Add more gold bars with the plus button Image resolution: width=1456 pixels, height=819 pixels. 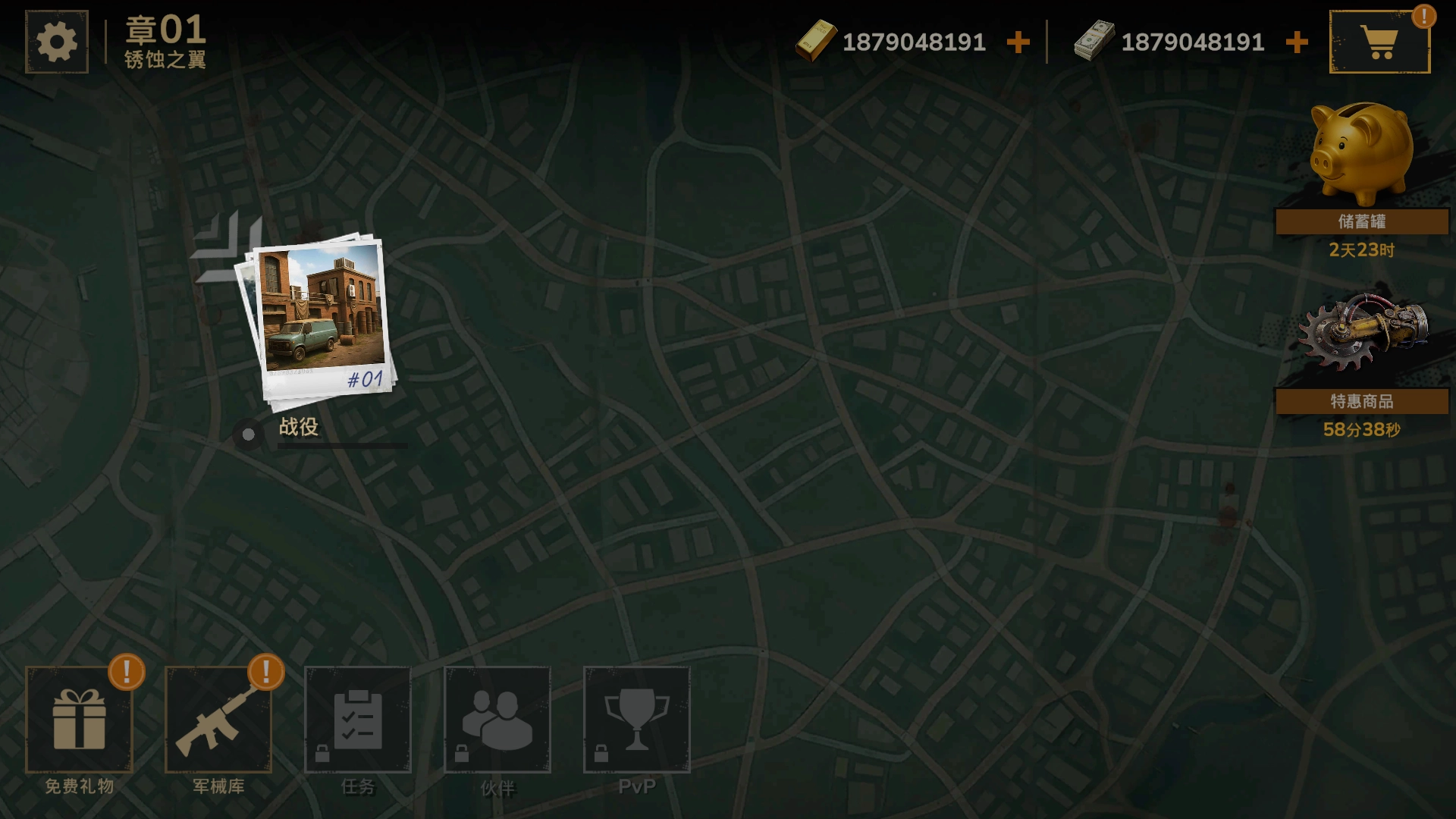coord(1018,42)
